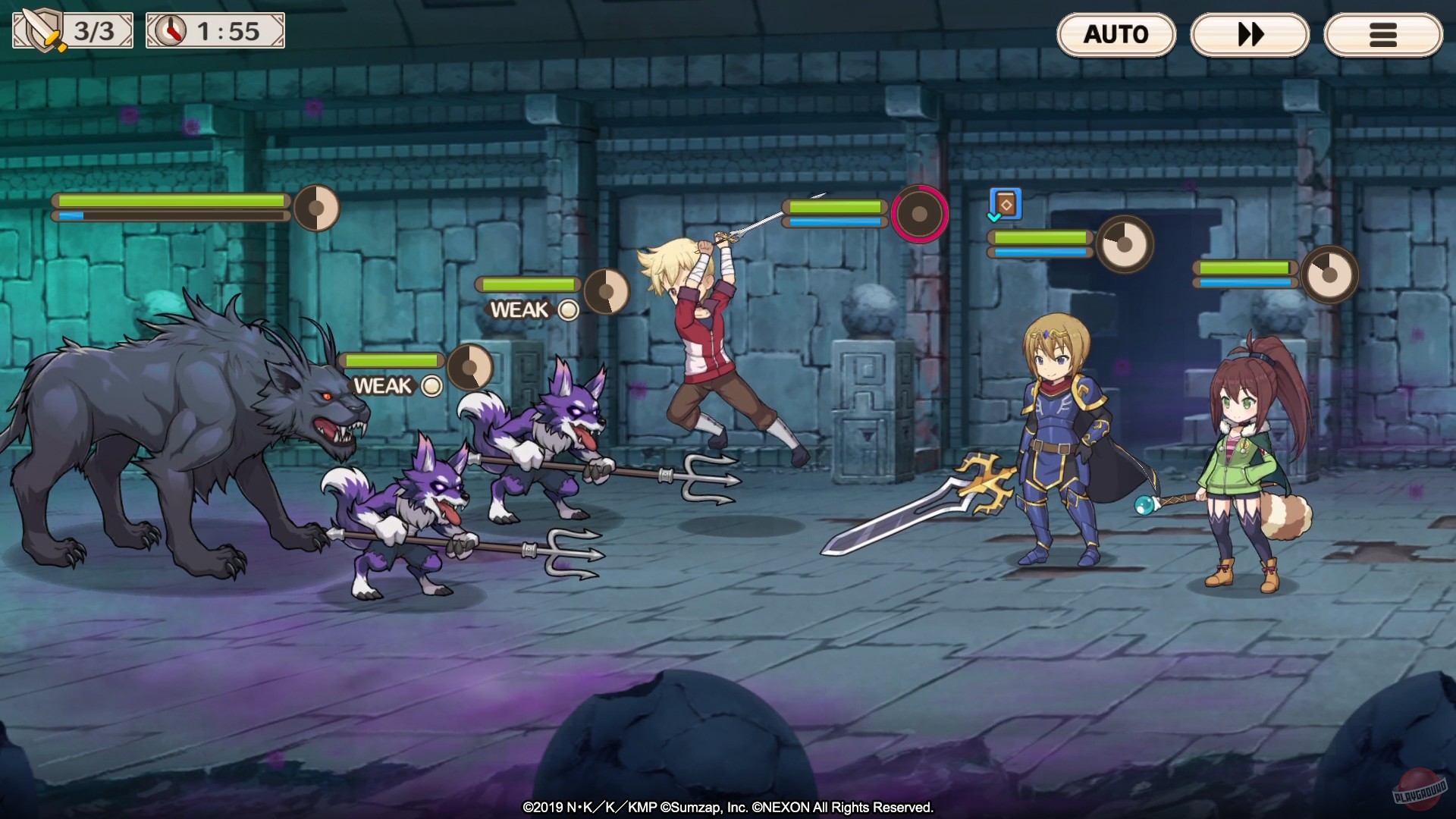
Task: Enable fast-forward battle speed
Action: coord(1250,34)
